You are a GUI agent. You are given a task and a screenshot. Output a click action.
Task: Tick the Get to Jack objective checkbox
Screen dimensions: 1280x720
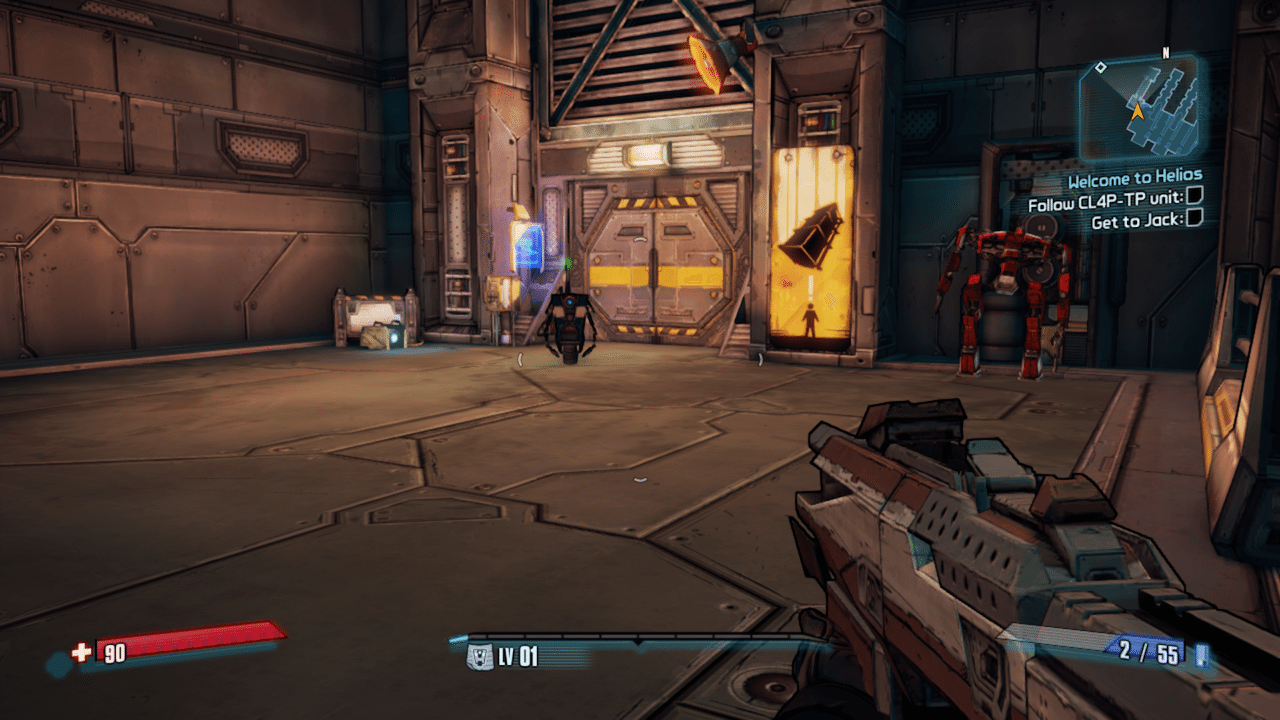click(1193, 220)
